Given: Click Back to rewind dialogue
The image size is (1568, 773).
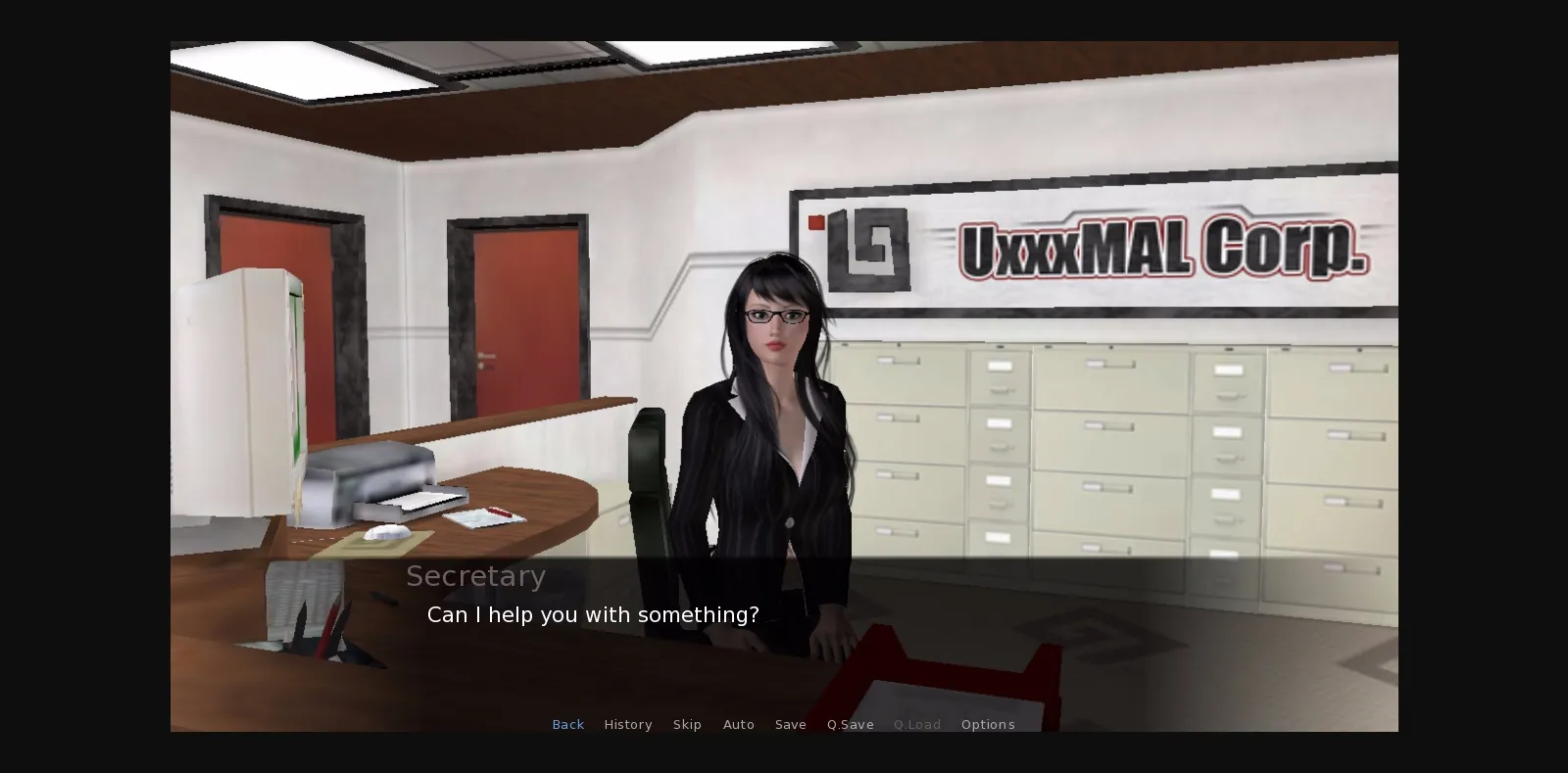Looking at the screenshot, I should (x=568, y=724).
